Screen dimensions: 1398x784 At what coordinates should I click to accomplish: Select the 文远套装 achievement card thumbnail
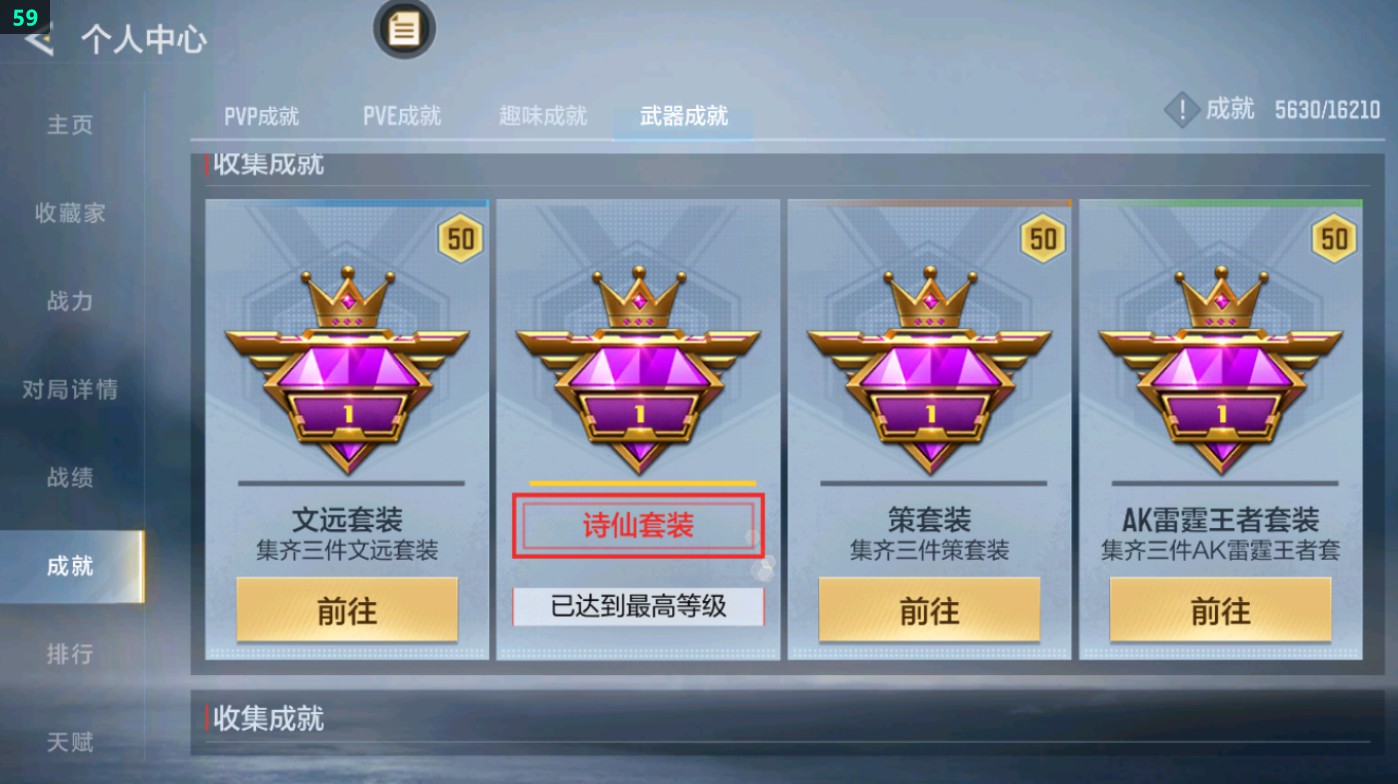click(347, 430)
